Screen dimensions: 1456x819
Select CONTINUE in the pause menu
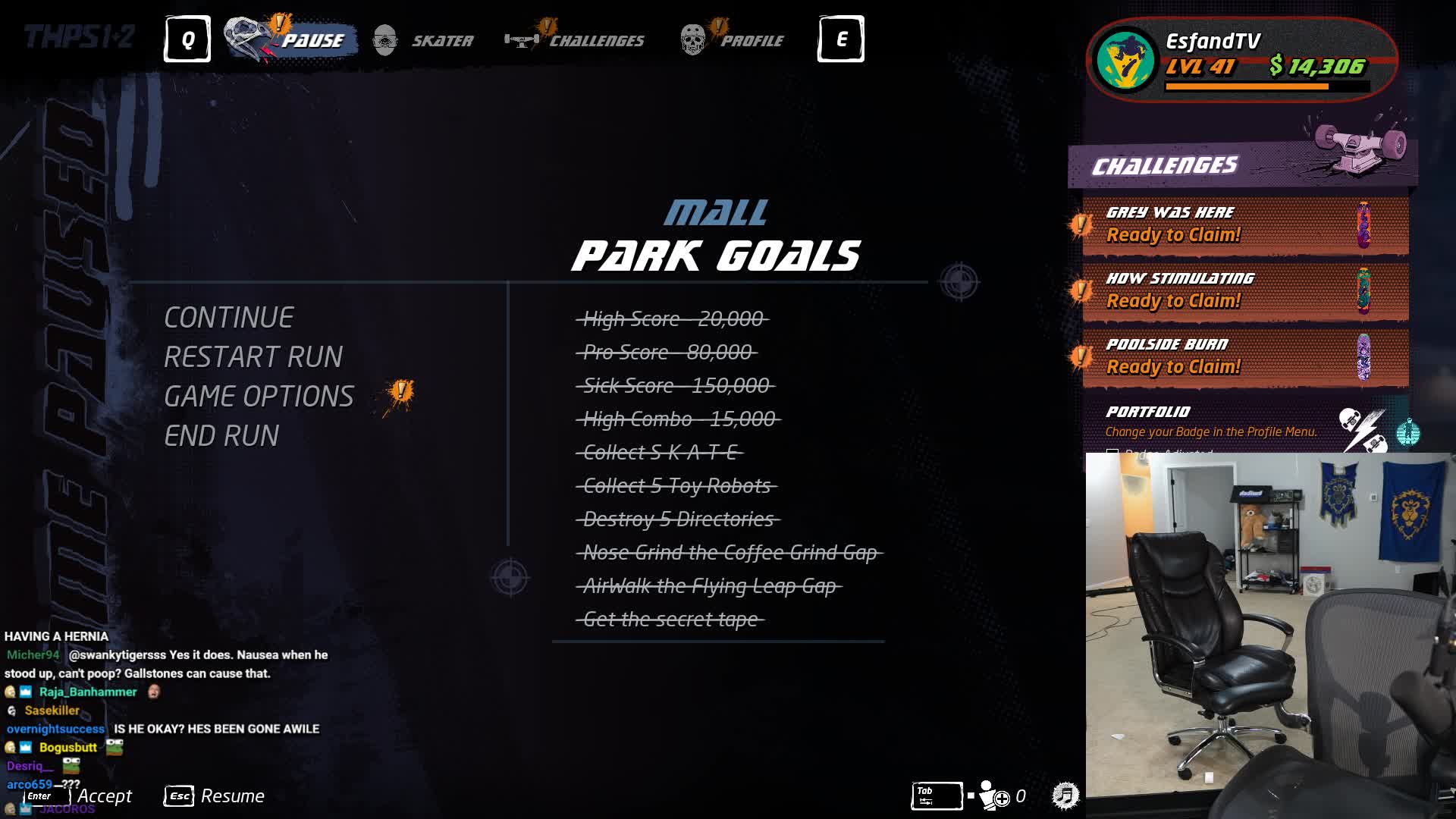pyautogui.click(x=228, y=318)
